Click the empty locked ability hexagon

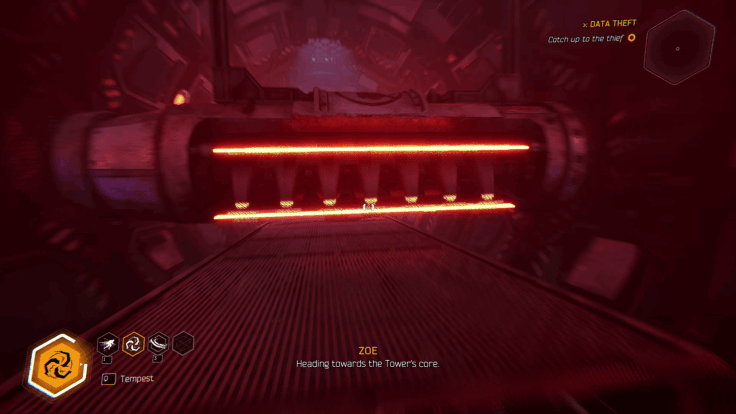point(183,345)
